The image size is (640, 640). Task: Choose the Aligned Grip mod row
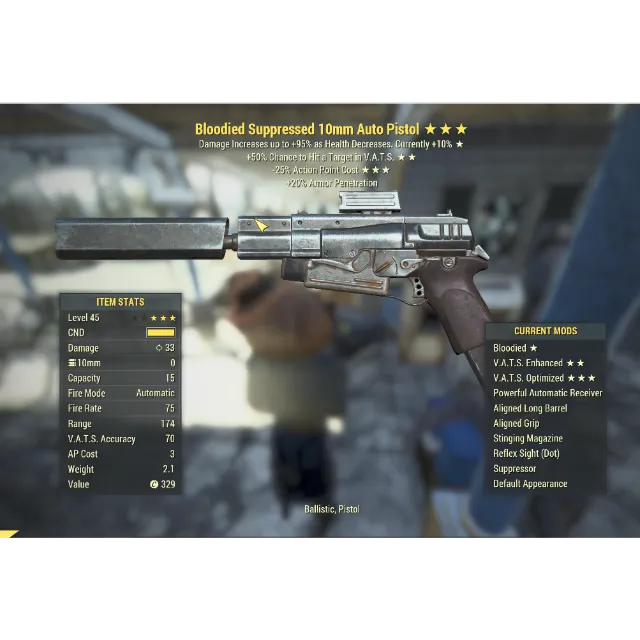click(516, 423)
